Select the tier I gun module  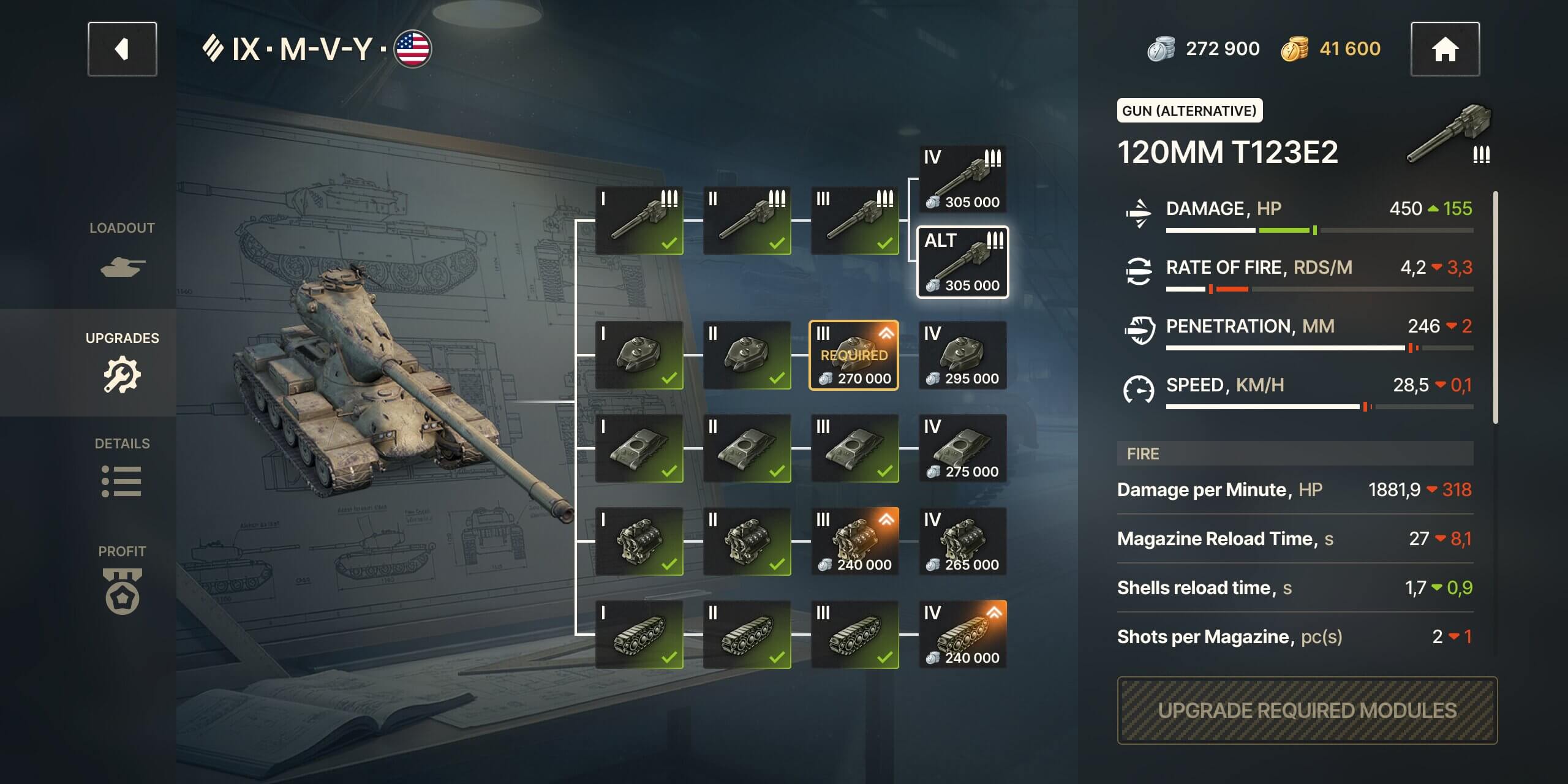point(639,221)
